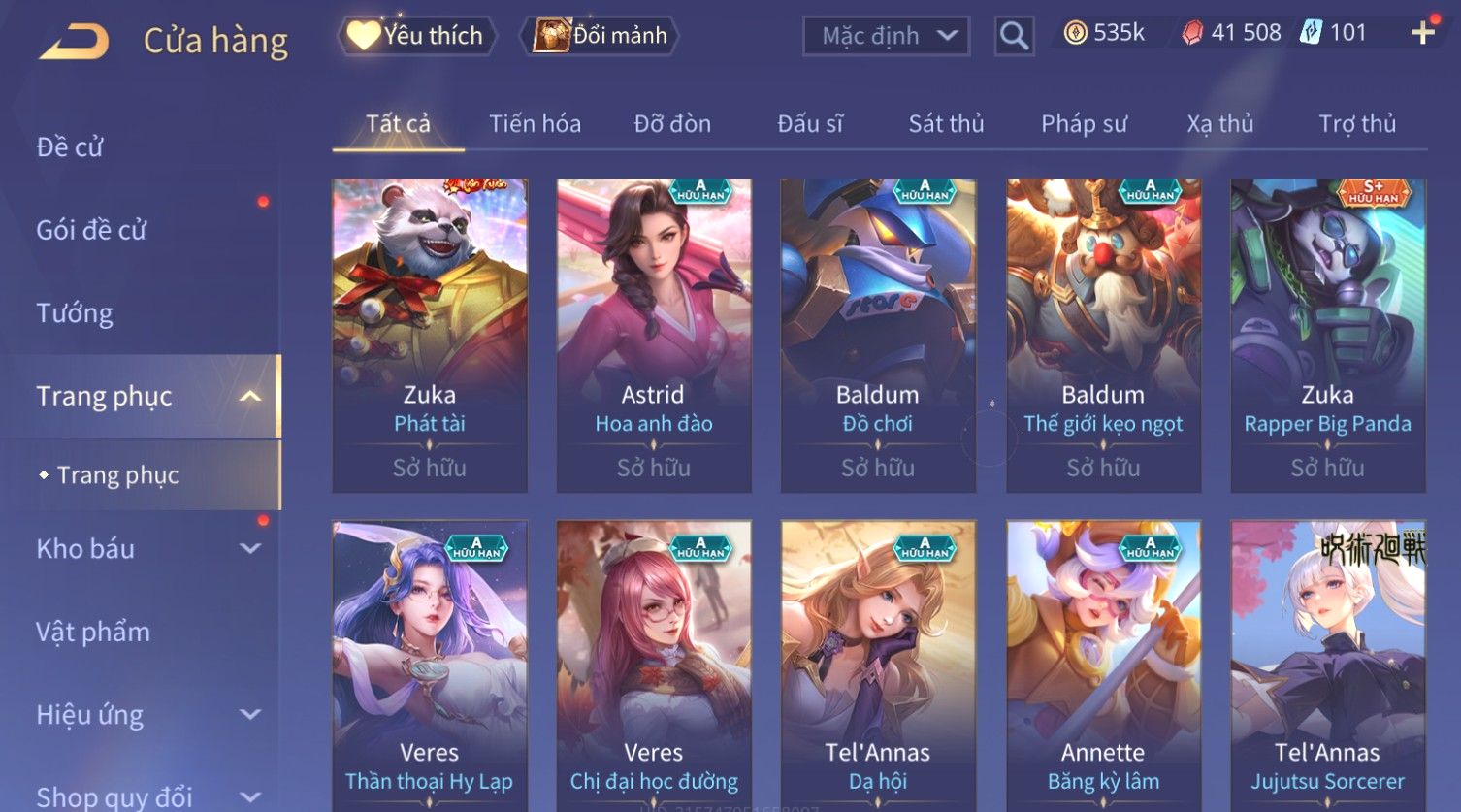Filter by Trợ thủ tab
Viewport: 1461px width, 812px height.
1356,124
